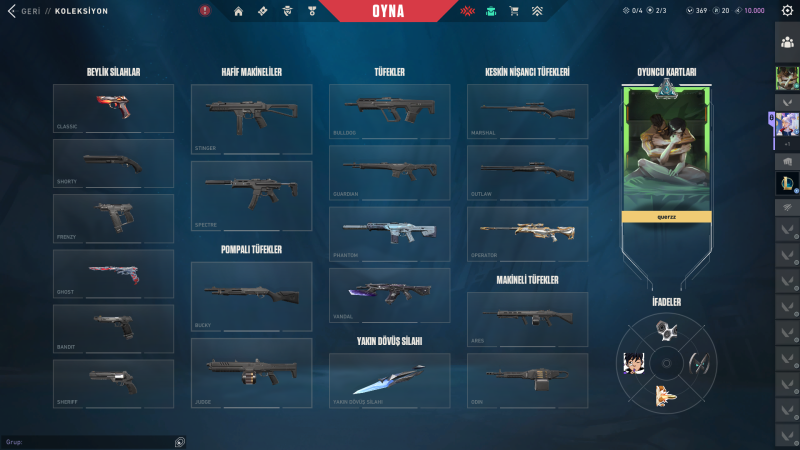Select the Phantom rifle slot

tap(389, 234)
